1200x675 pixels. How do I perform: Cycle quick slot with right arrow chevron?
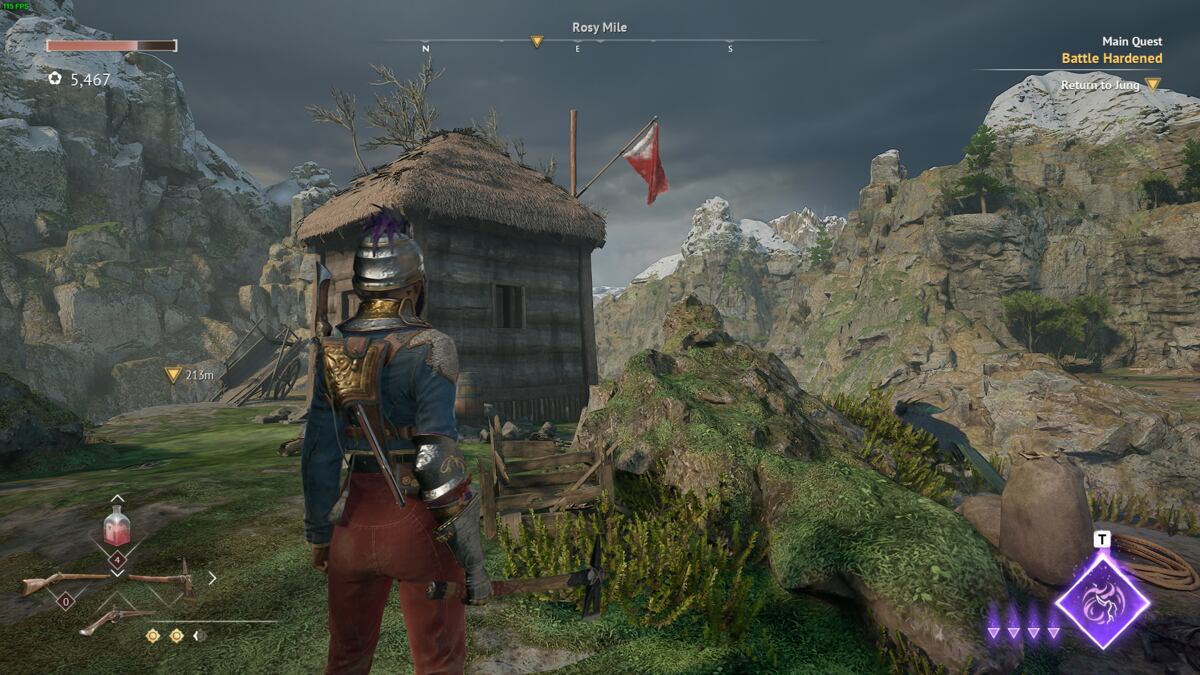pyautogui.click(x=212, y=577)
